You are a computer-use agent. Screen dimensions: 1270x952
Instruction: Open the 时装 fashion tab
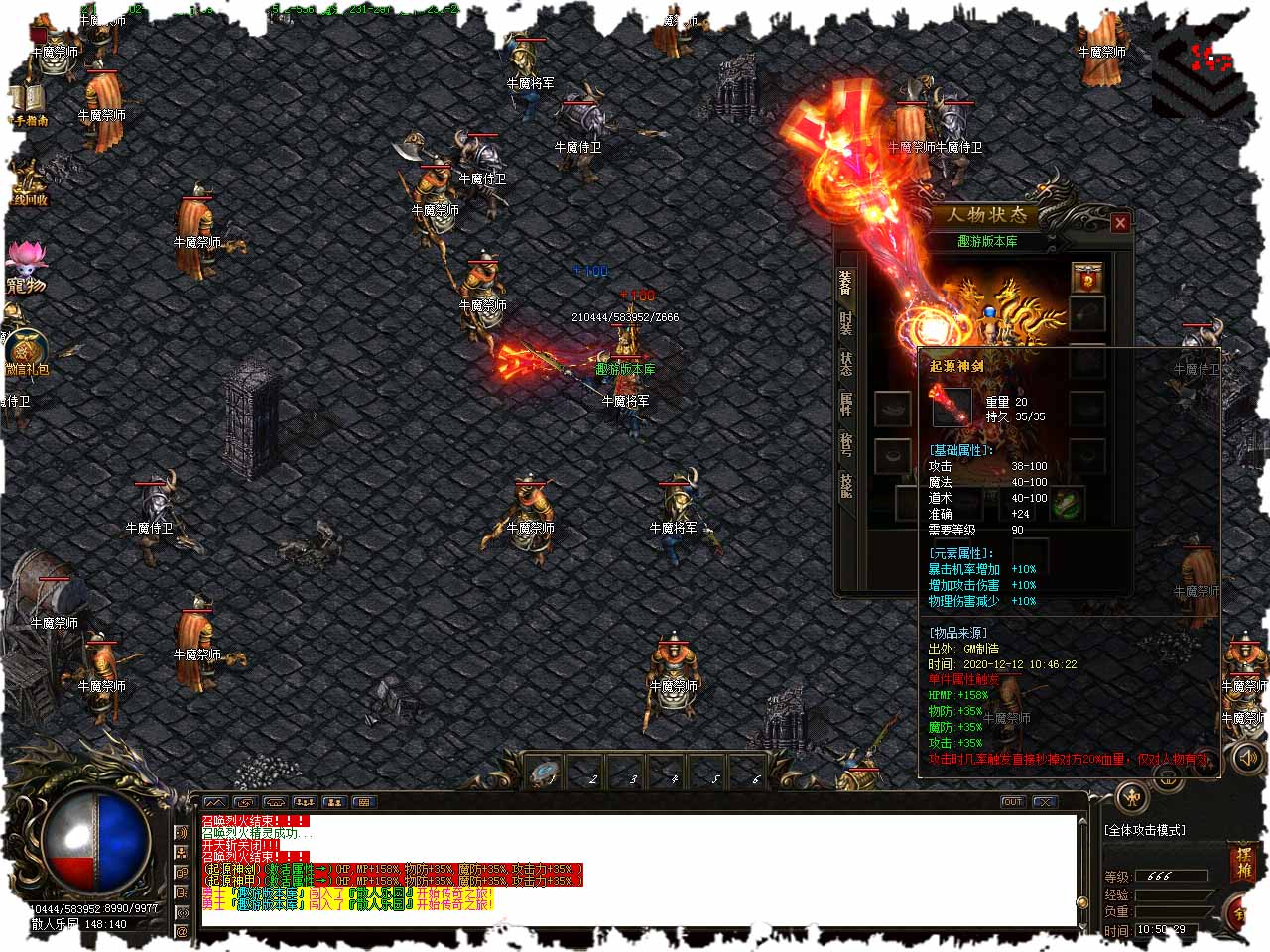pos(845,323)
